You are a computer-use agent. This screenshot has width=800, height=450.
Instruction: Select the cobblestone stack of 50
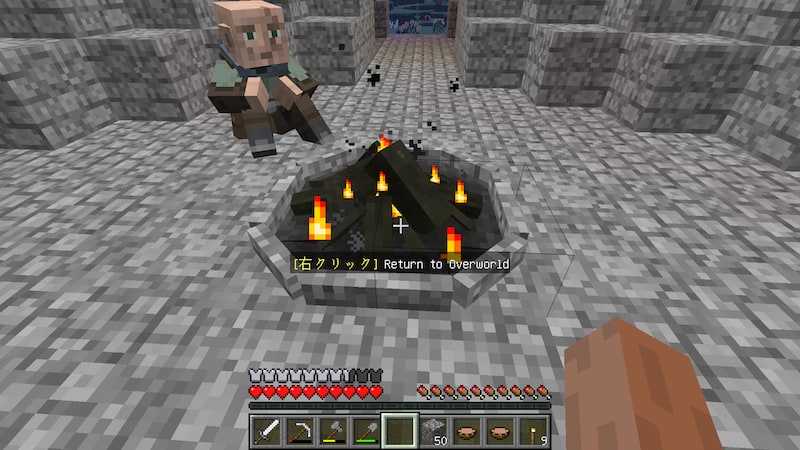[433, 430]
